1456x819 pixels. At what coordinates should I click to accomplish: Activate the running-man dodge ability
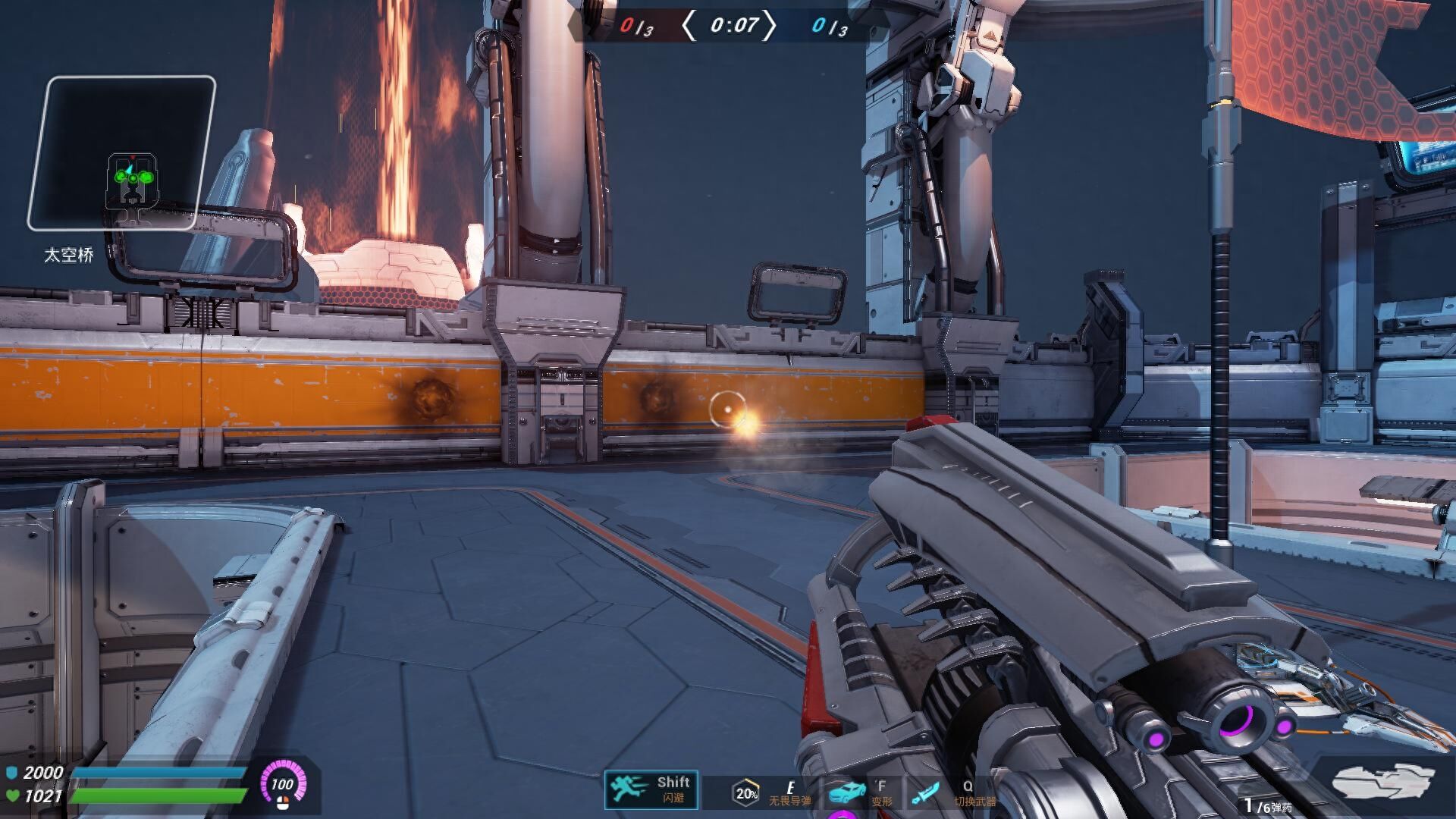629,789
